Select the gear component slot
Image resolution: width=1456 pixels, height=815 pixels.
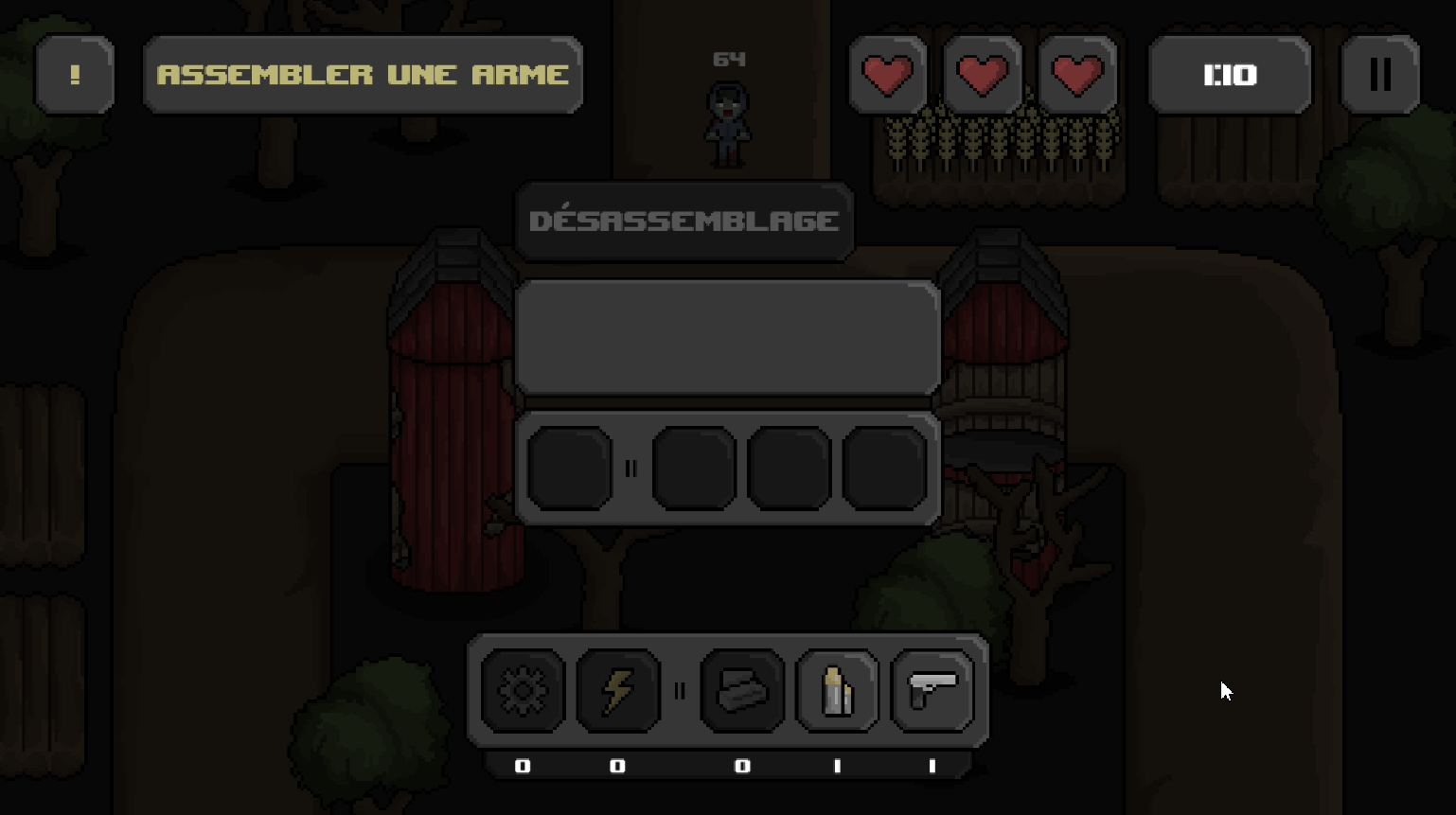click(523, 691)
